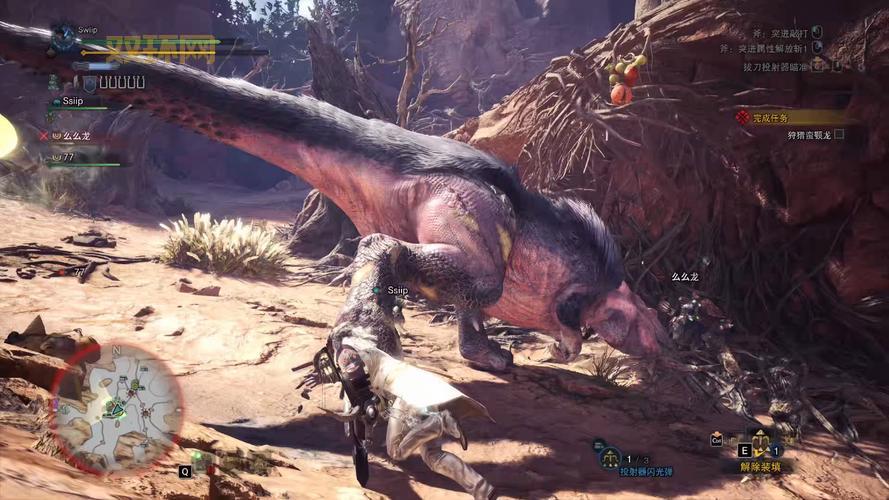Select party member Ssiip in the list
Image resolution: width=889 pixels, height=500 pixels.
point(73,101)
